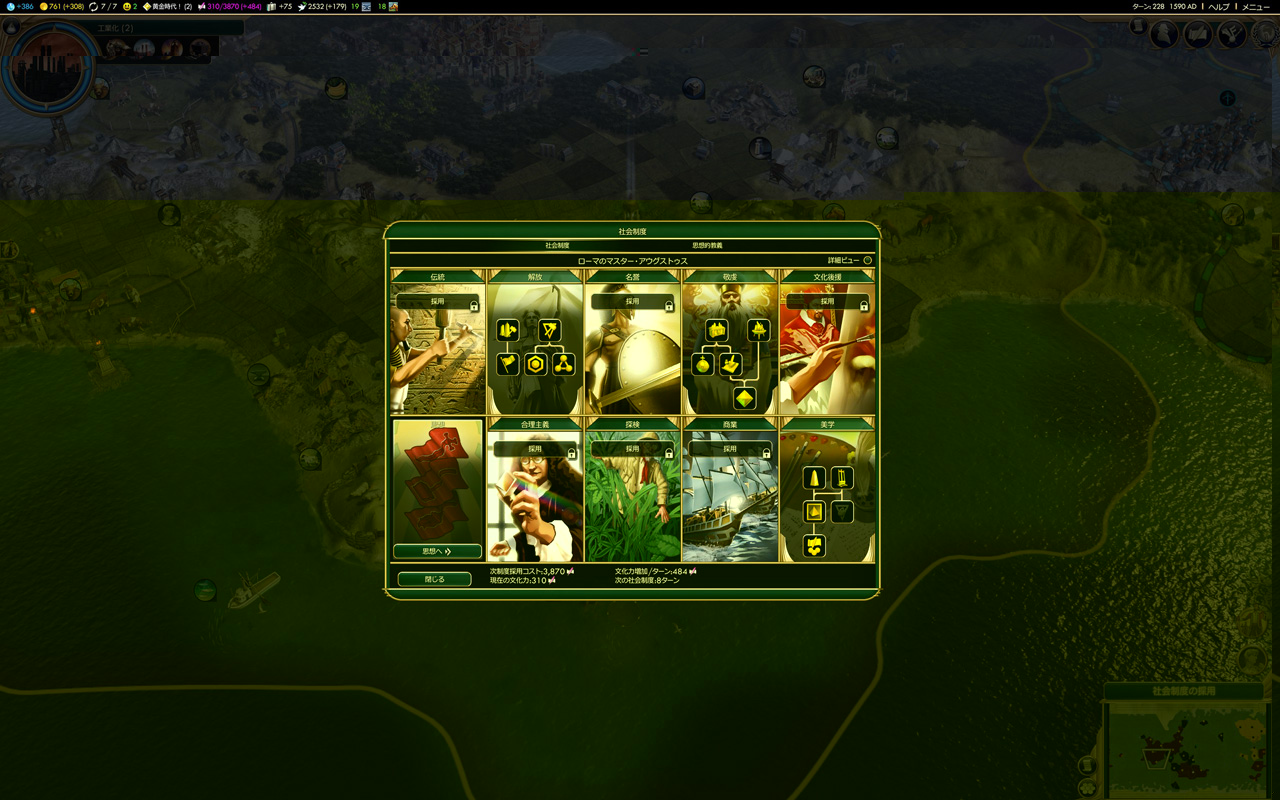The width and height of the screenshot is (1280, 800).
Task: Select the highlighted pyramid policy in 美学
Action: point(815,512)
